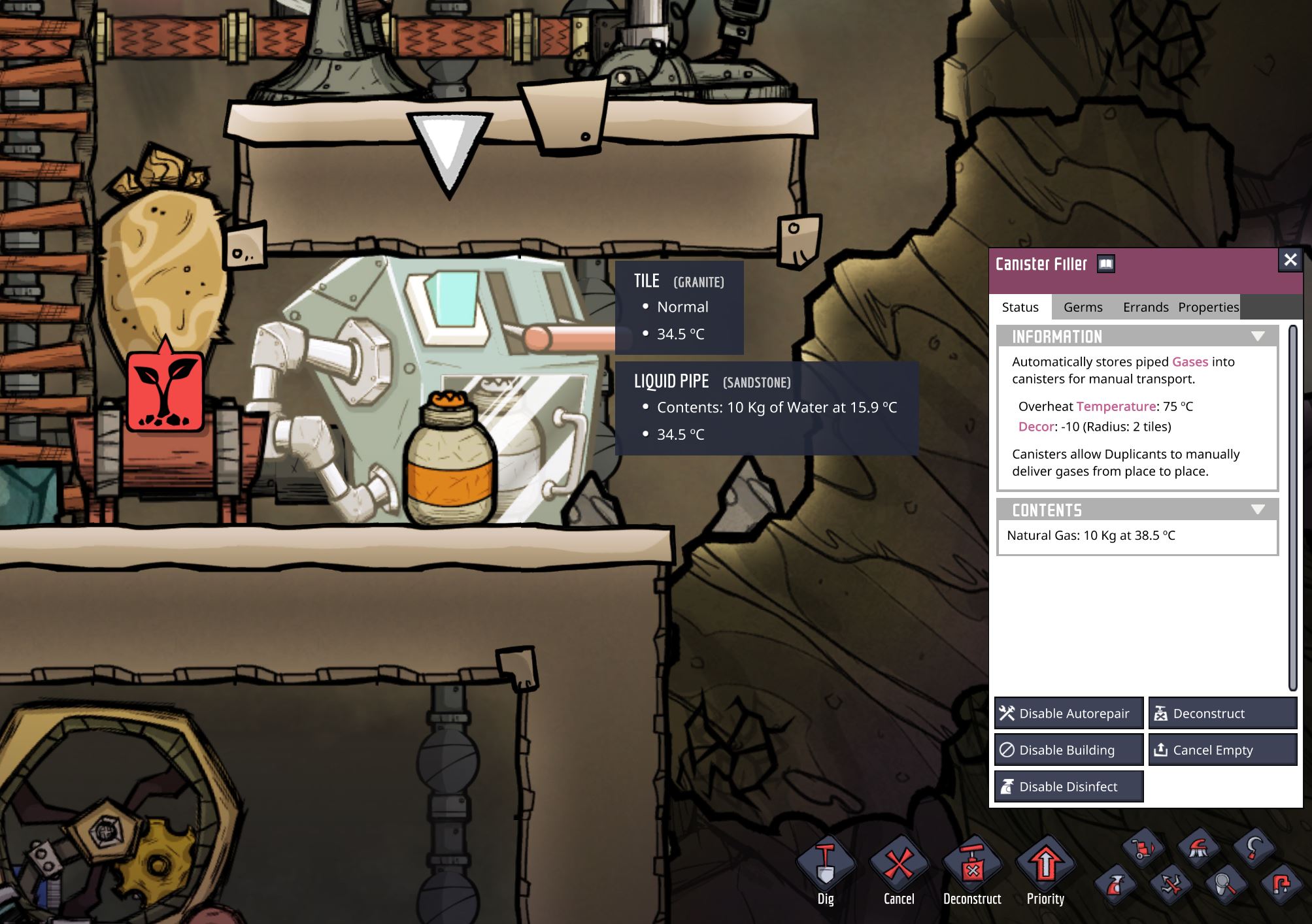Collapse the Information section
The width and height of the screenshot is (1312, 924).
pyautogui.click(x=1258, y=336)
